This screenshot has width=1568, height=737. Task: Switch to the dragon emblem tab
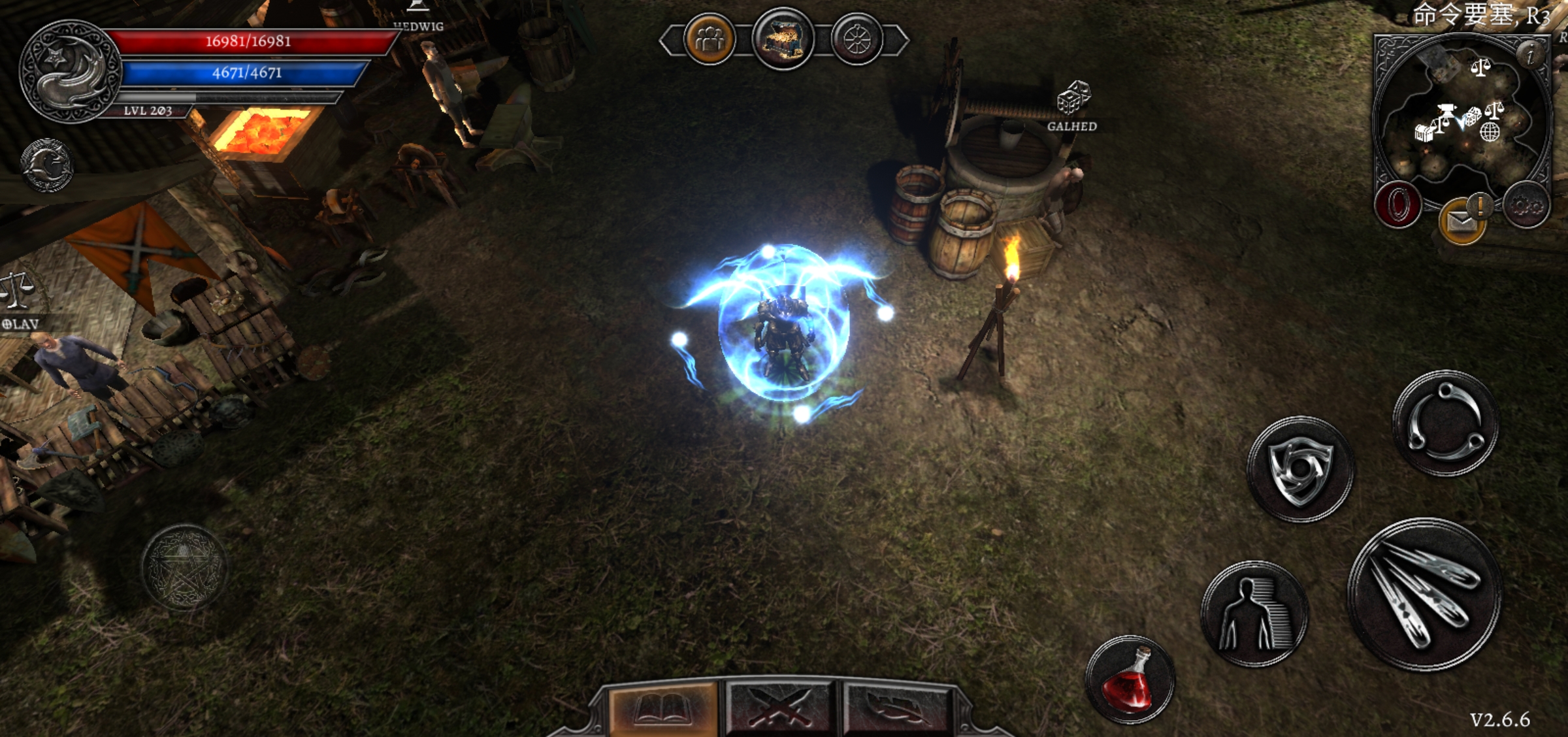click(897, 709)
